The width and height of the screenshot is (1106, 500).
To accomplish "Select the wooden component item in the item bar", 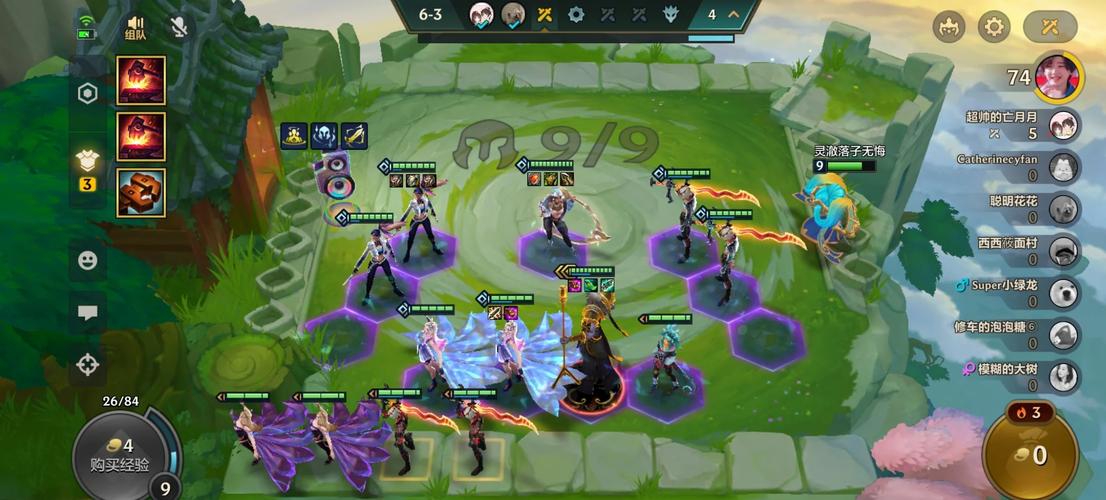I will pyautogui.click(x=141, y=193).
